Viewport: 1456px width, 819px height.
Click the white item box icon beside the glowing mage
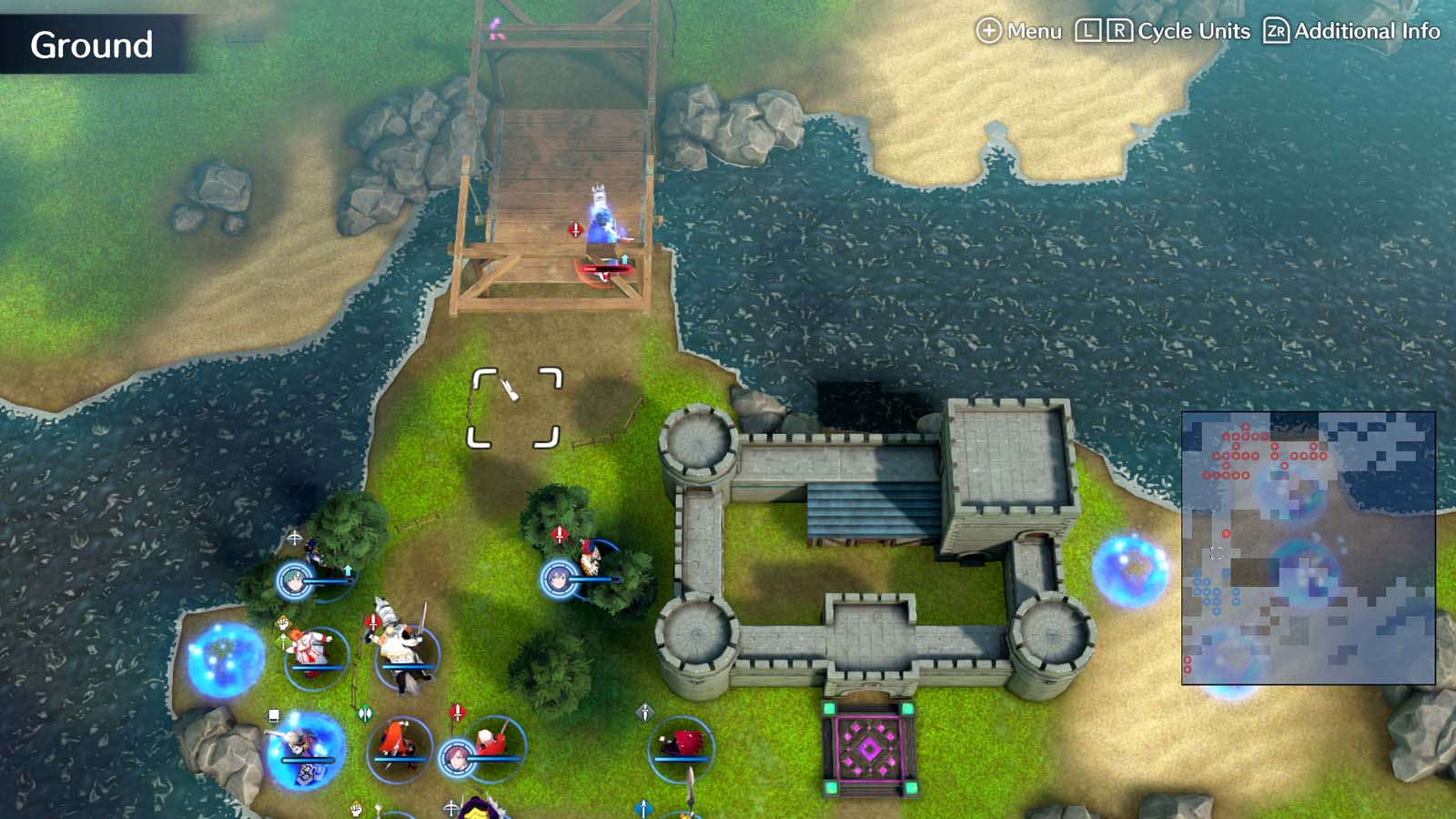273,714
